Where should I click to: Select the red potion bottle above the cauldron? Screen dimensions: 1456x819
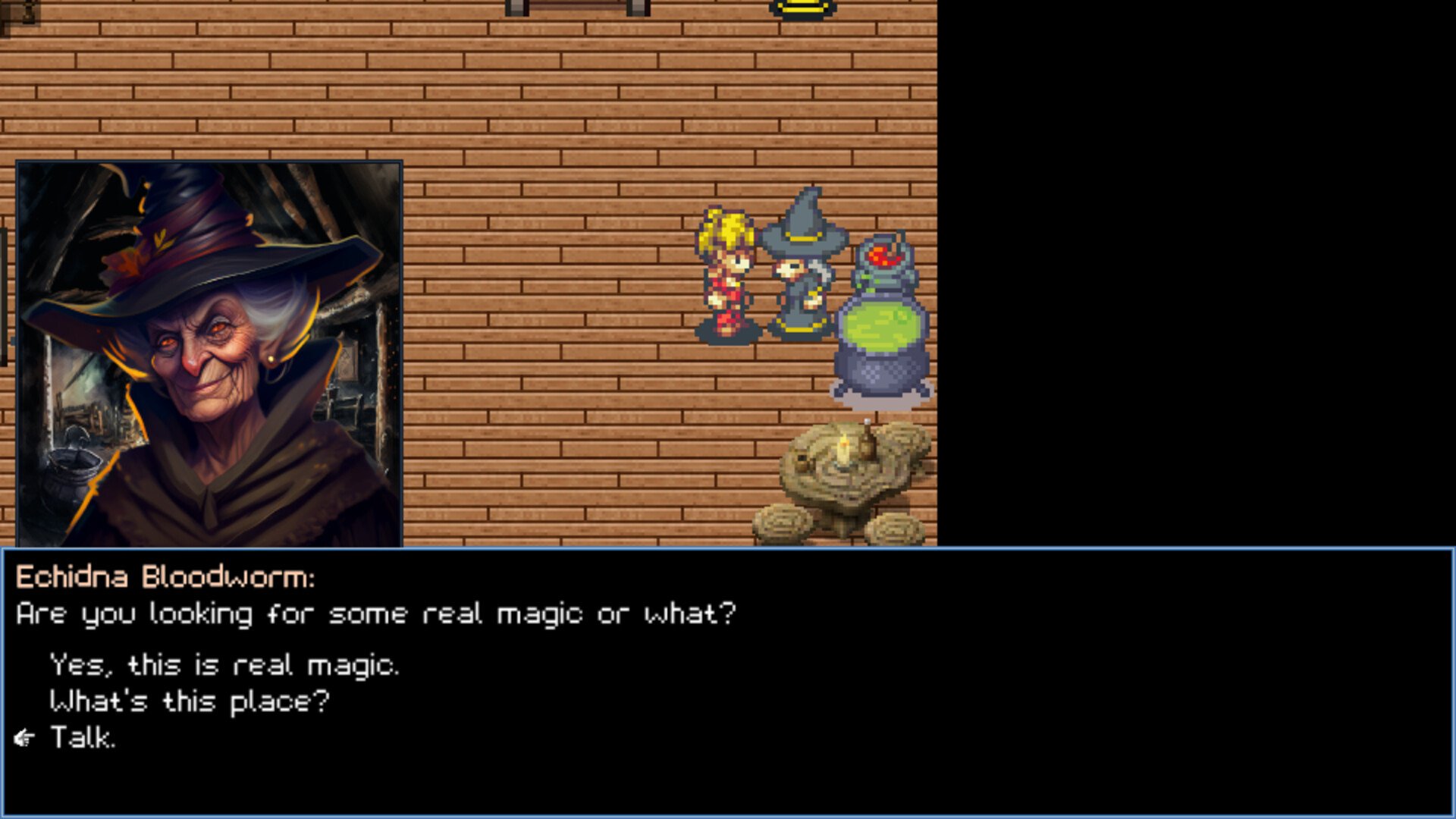[883, 254]
